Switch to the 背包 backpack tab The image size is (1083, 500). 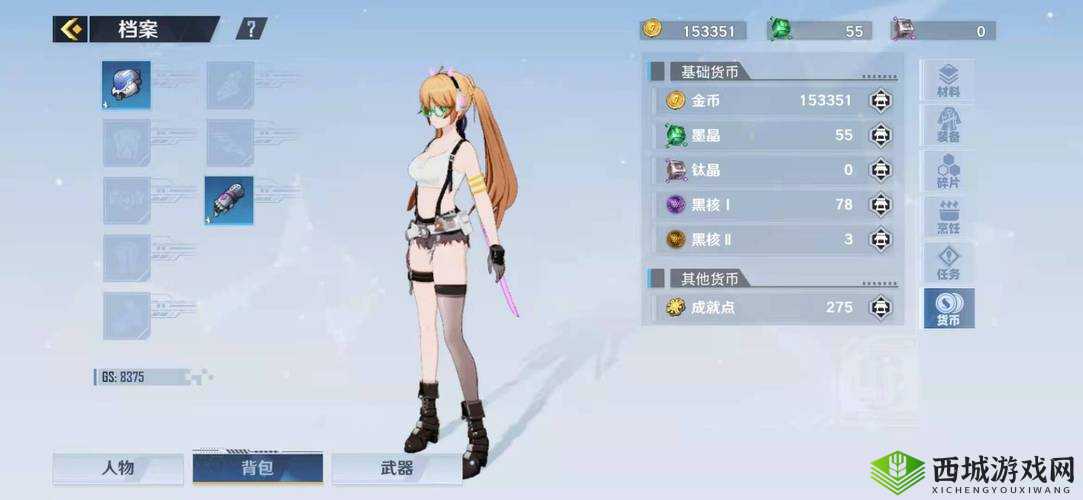(x=258, y=468)
